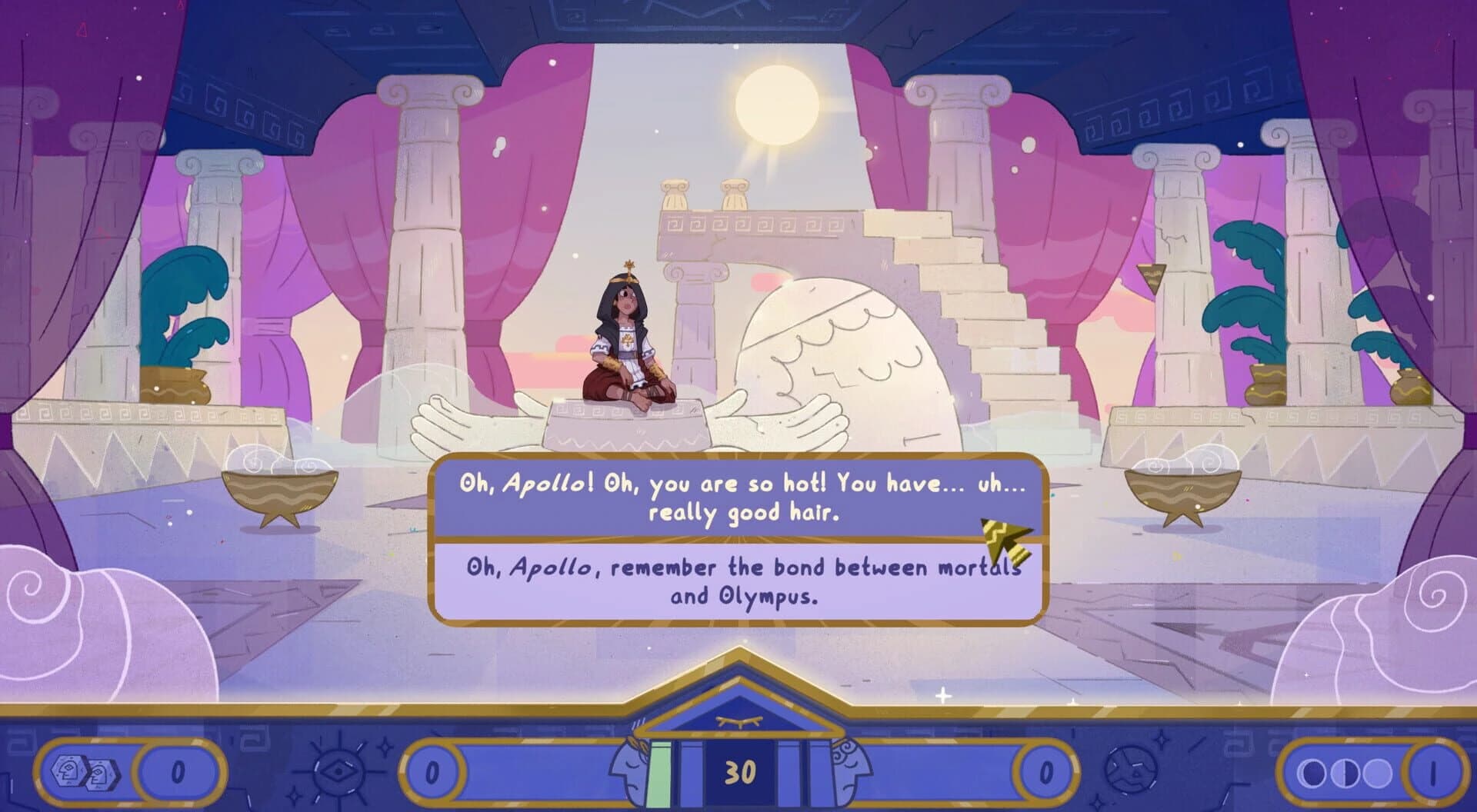Image resolution: width=1477 pixels, height=812 pixels.
Task: Click the green progress bar beside the 30 counter
Action: 659,773
